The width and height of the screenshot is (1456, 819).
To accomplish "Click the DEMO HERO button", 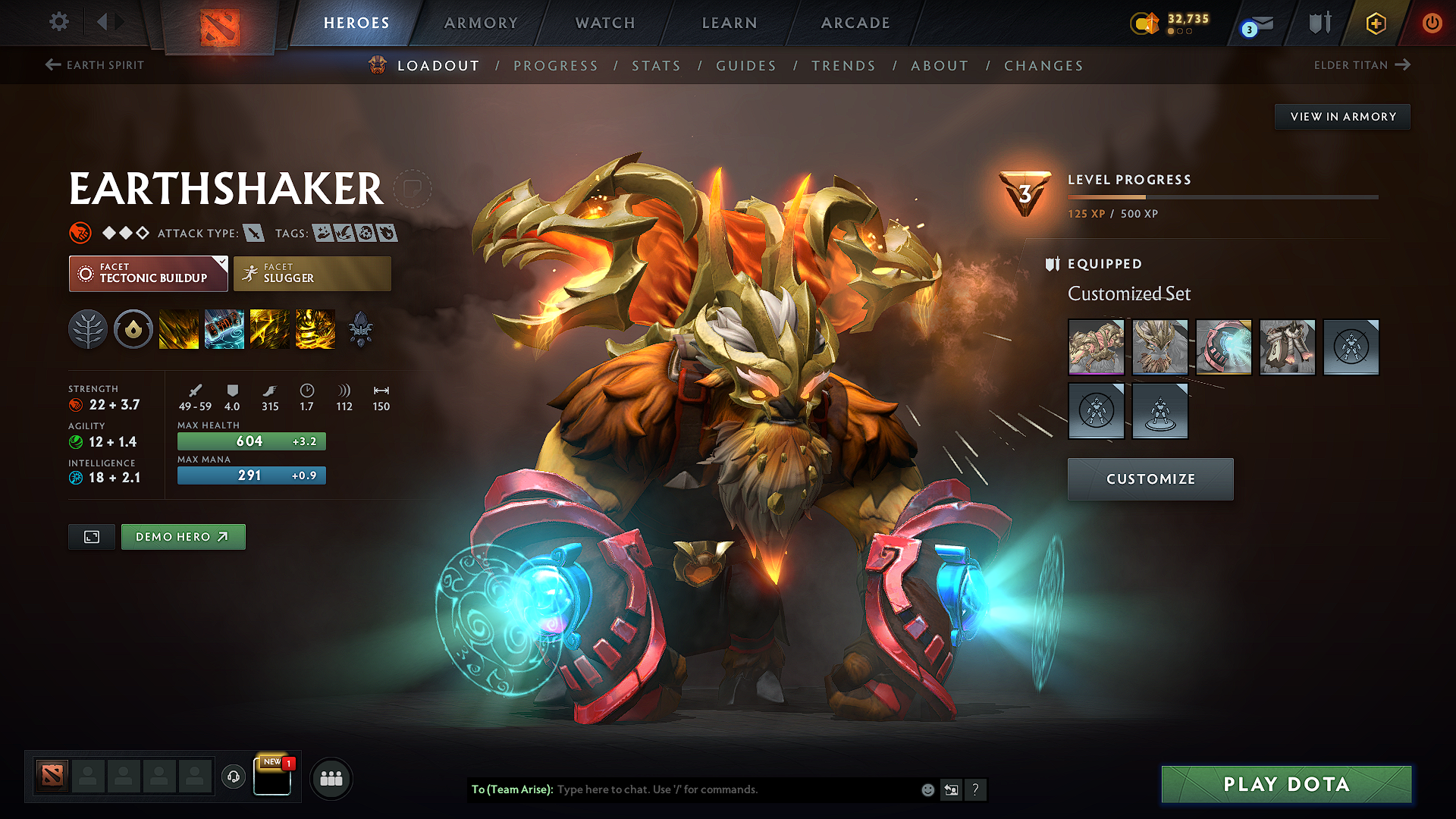I will [183, 536].
